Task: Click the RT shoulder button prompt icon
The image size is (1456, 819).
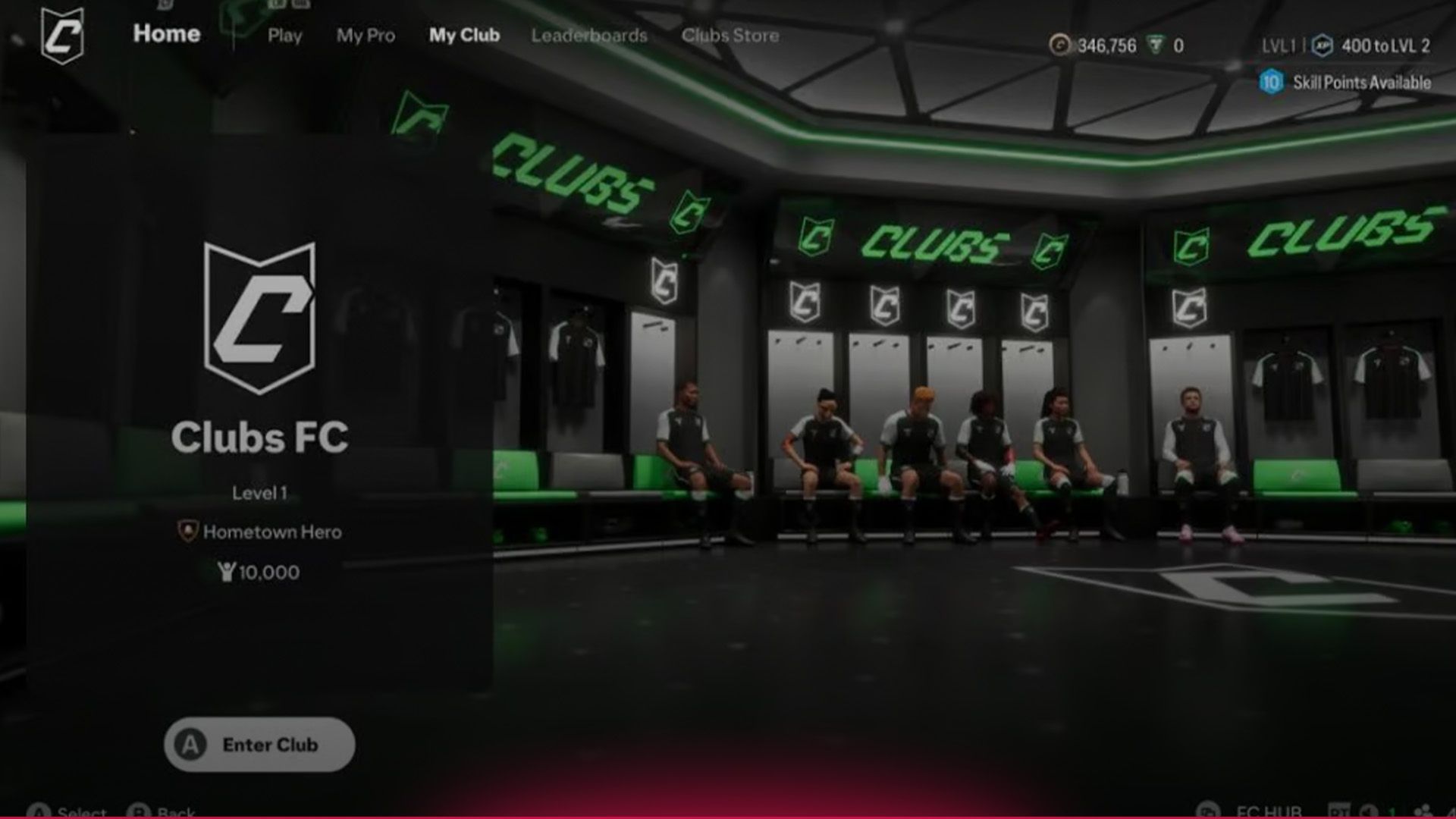Action: (1339, 809)
